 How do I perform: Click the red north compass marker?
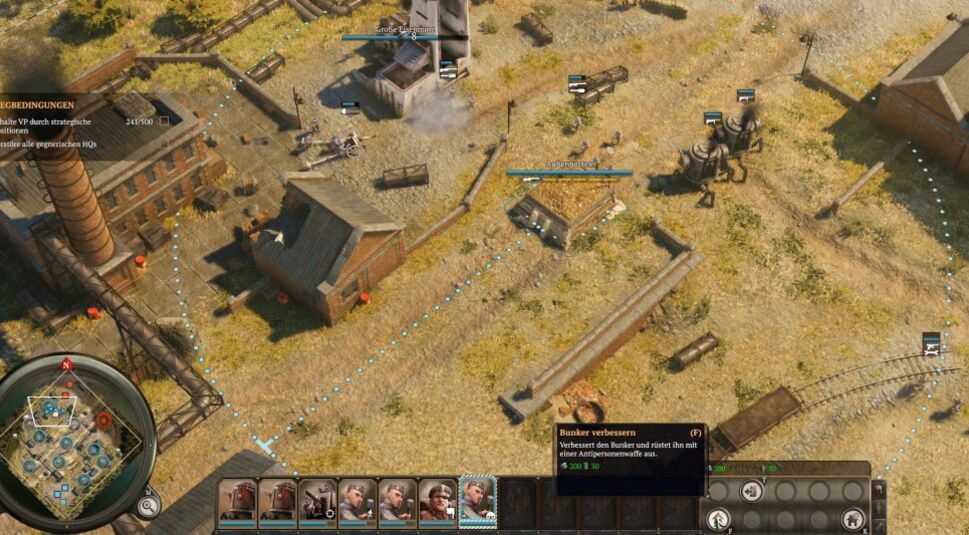(66, 364)
